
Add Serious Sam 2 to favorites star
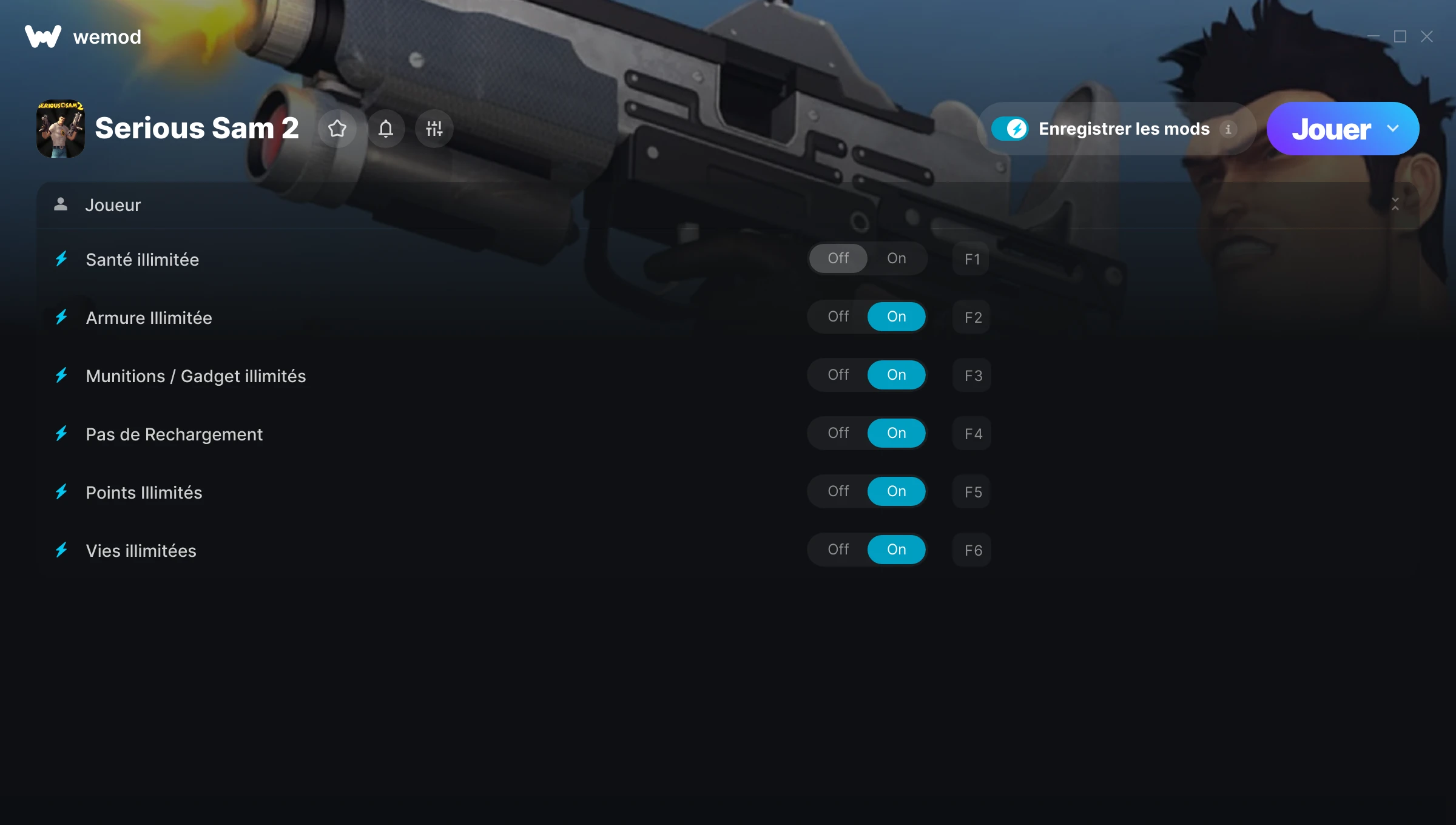(337, 129)
